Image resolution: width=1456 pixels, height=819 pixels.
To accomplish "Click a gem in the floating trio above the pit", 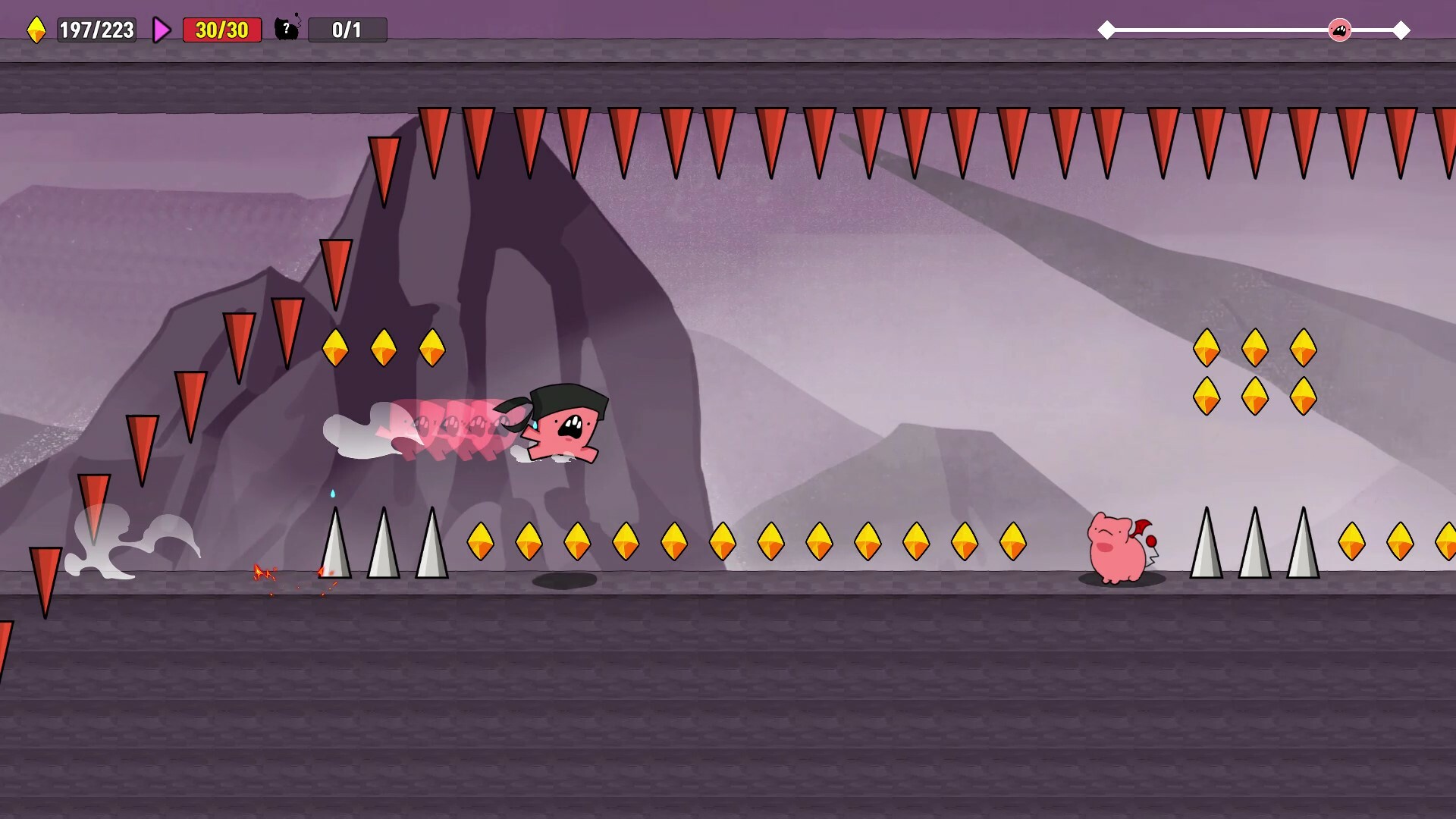I will [385, 349].
